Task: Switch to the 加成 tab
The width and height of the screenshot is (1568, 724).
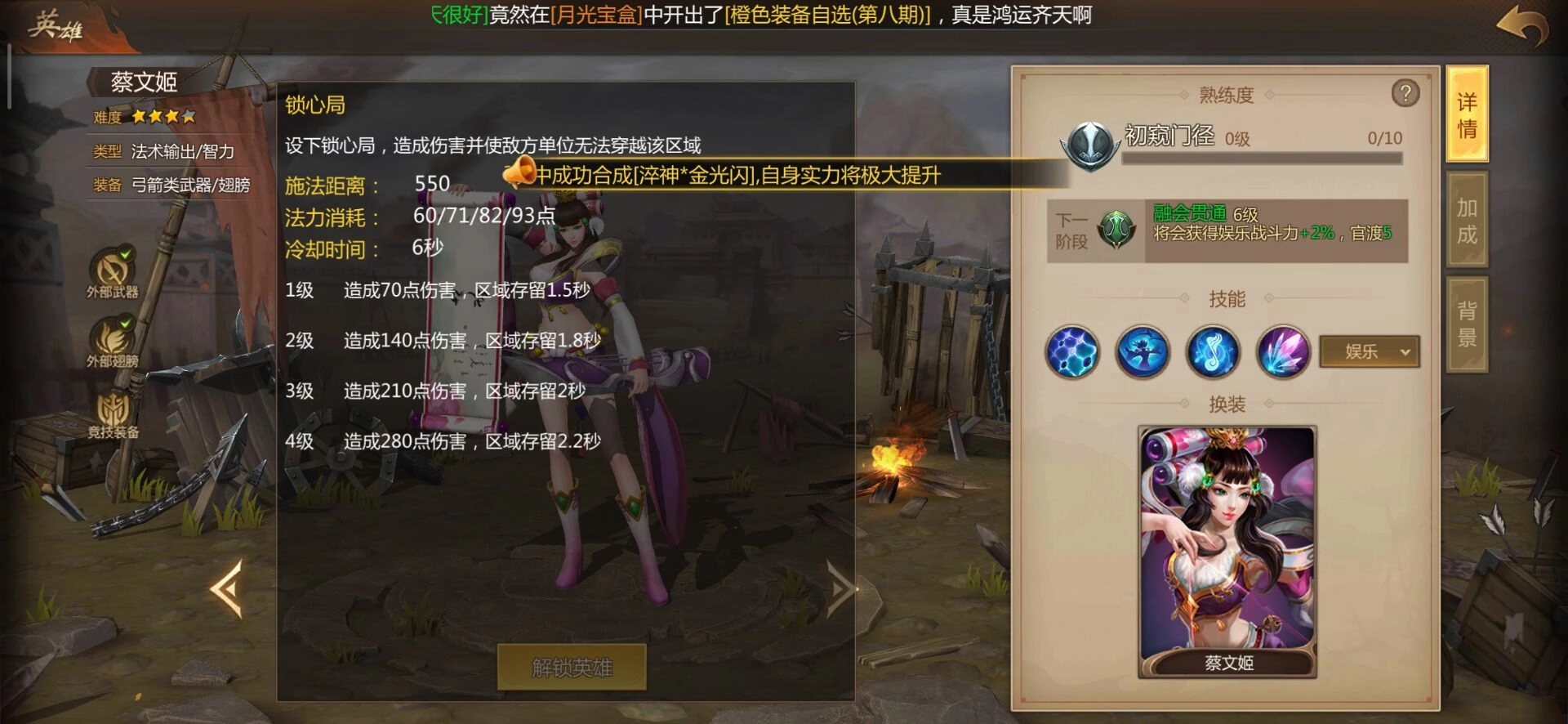Action: [x=1467, y=221]
